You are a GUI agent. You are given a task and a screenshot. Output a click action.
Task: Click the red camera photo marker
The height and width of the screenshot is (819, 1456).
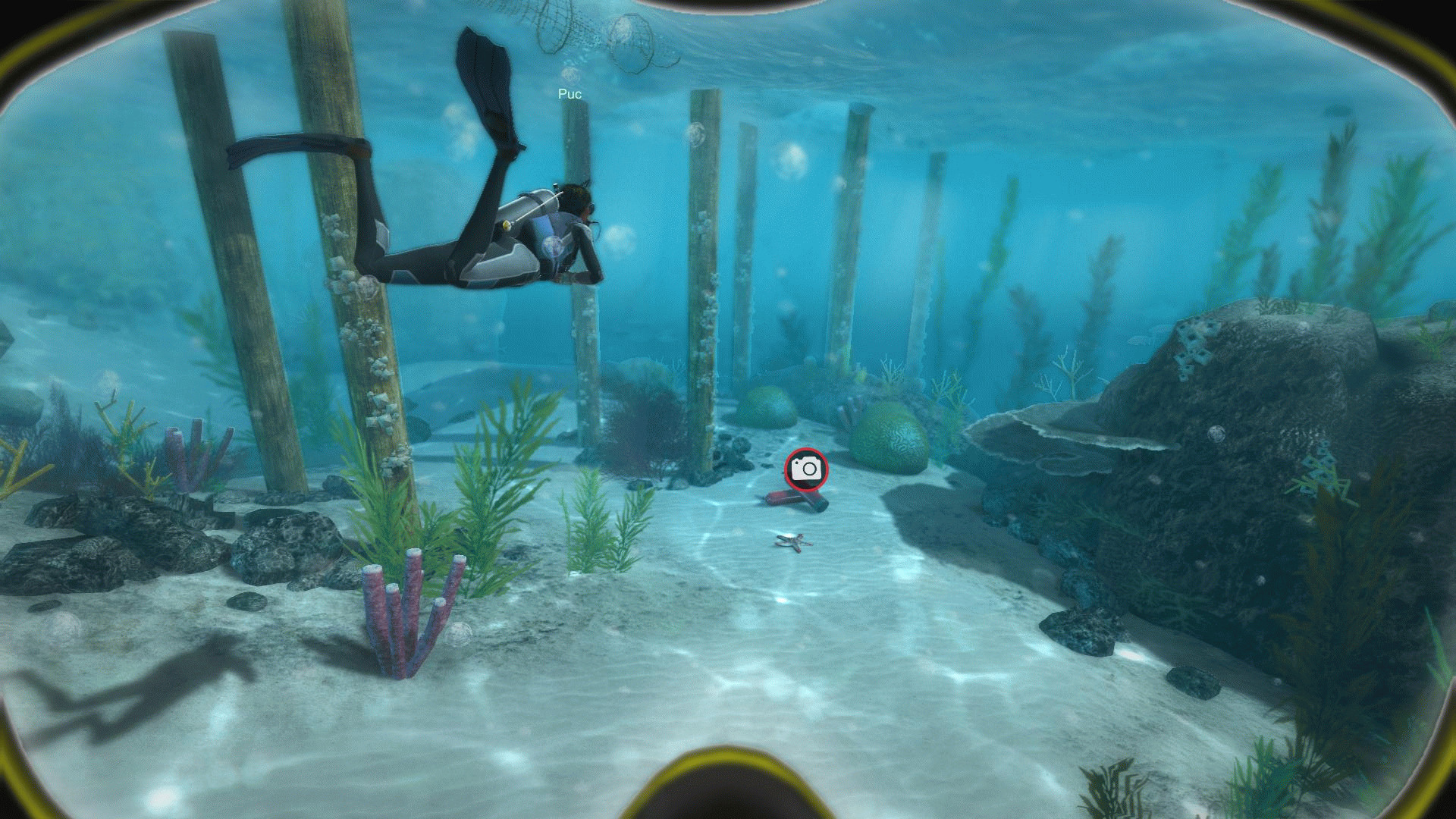pyautogui.click(x=806, y=469)
